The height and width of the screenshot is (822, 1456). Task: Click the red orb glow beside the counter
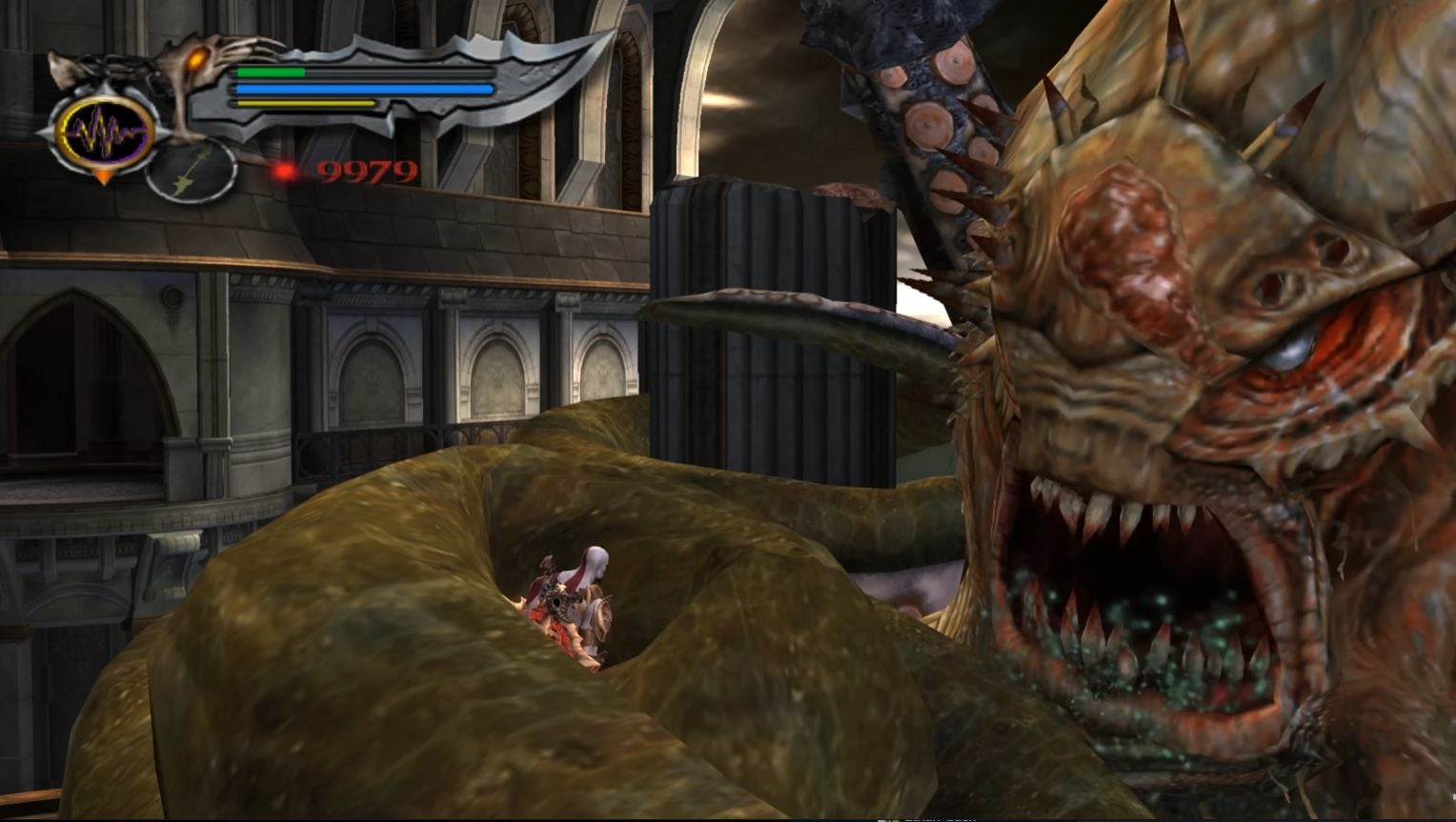pyautogui.click(x=282, y=170)
